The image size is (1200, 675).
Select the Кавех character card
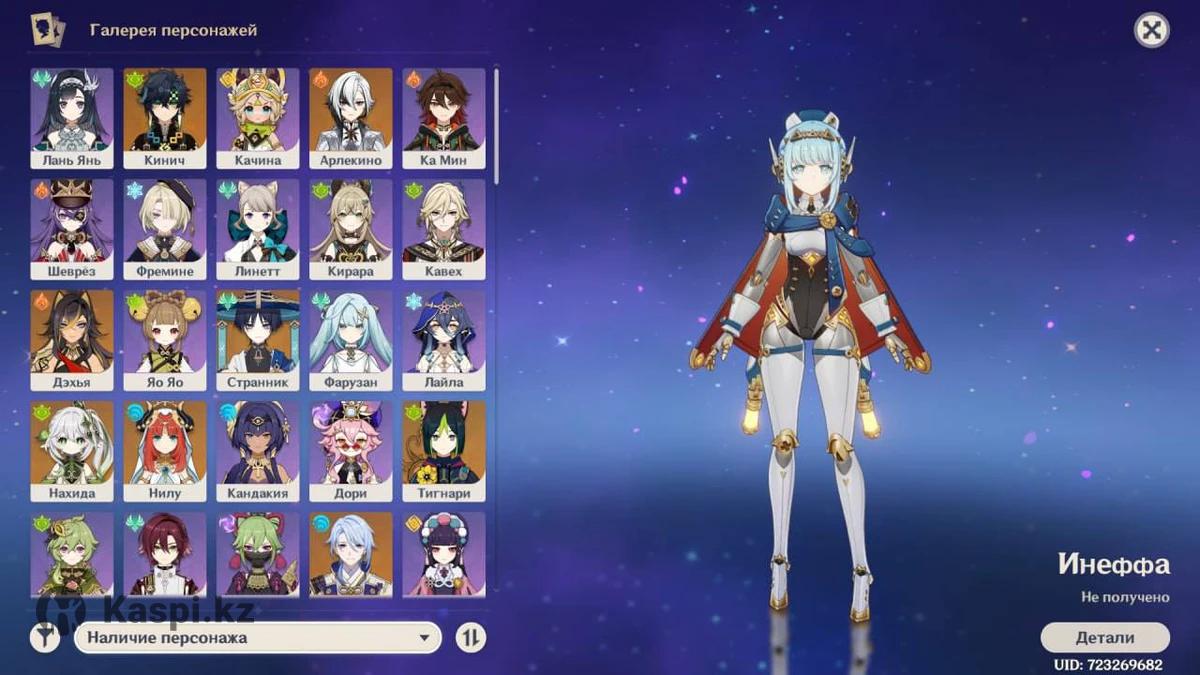[x=444, y=228]
